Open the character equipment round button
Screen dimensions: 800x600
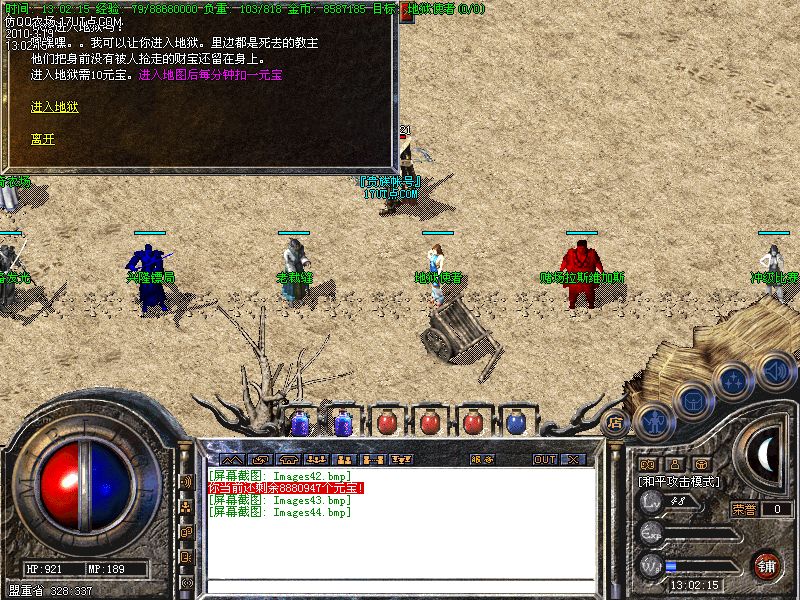click(653, 421)
